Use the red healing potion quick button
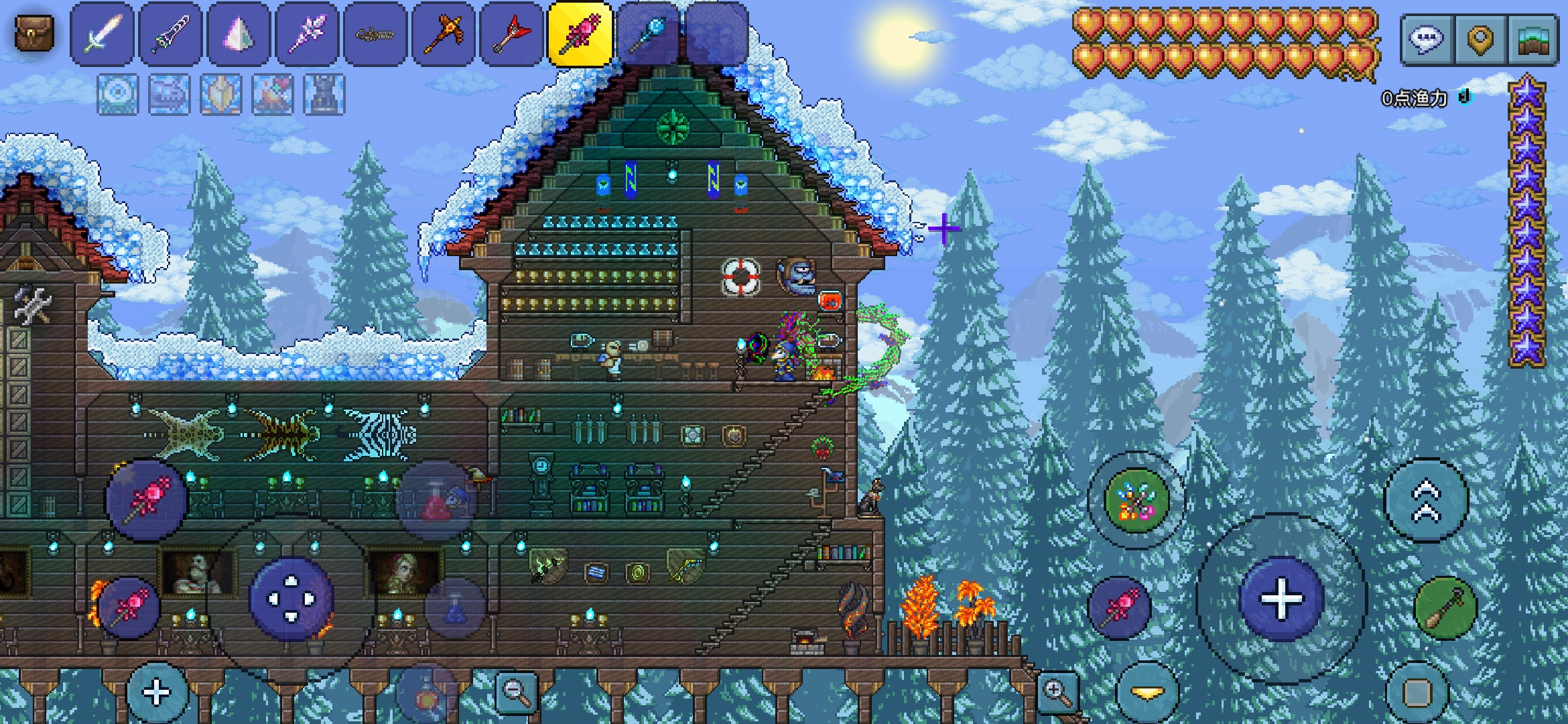The height and width of the screenshot is (724, 1568). pos(436,501)
